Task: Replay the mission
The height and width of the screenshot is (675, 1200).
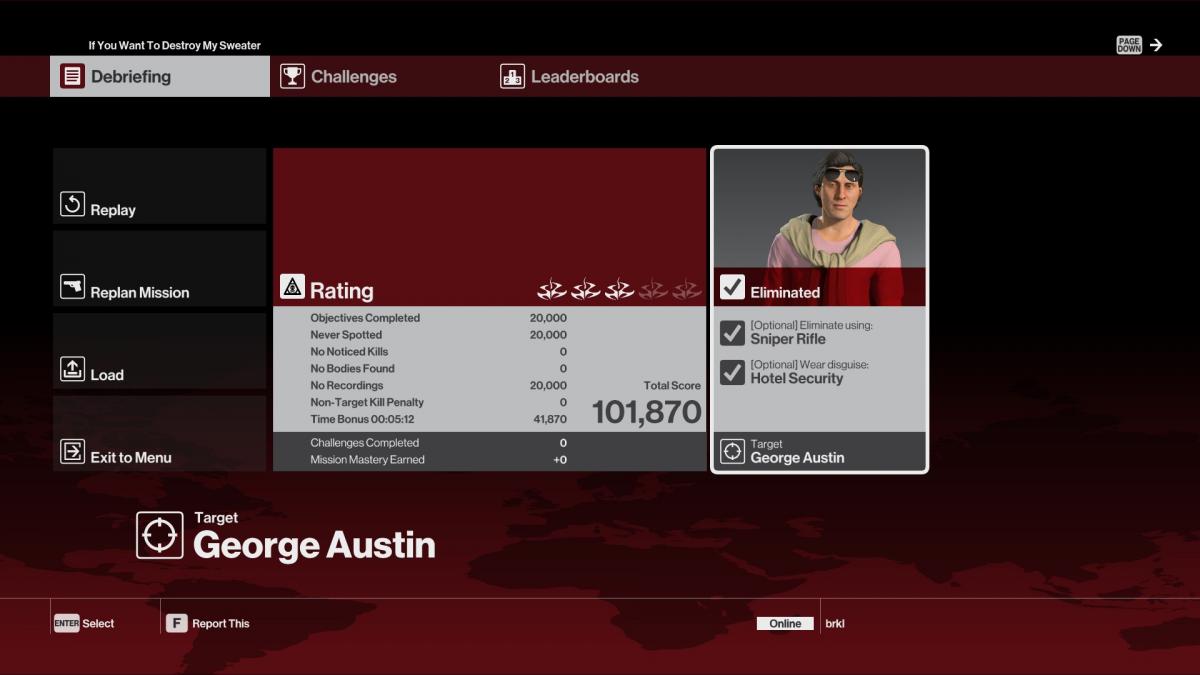Action: [x=160, y=187]
